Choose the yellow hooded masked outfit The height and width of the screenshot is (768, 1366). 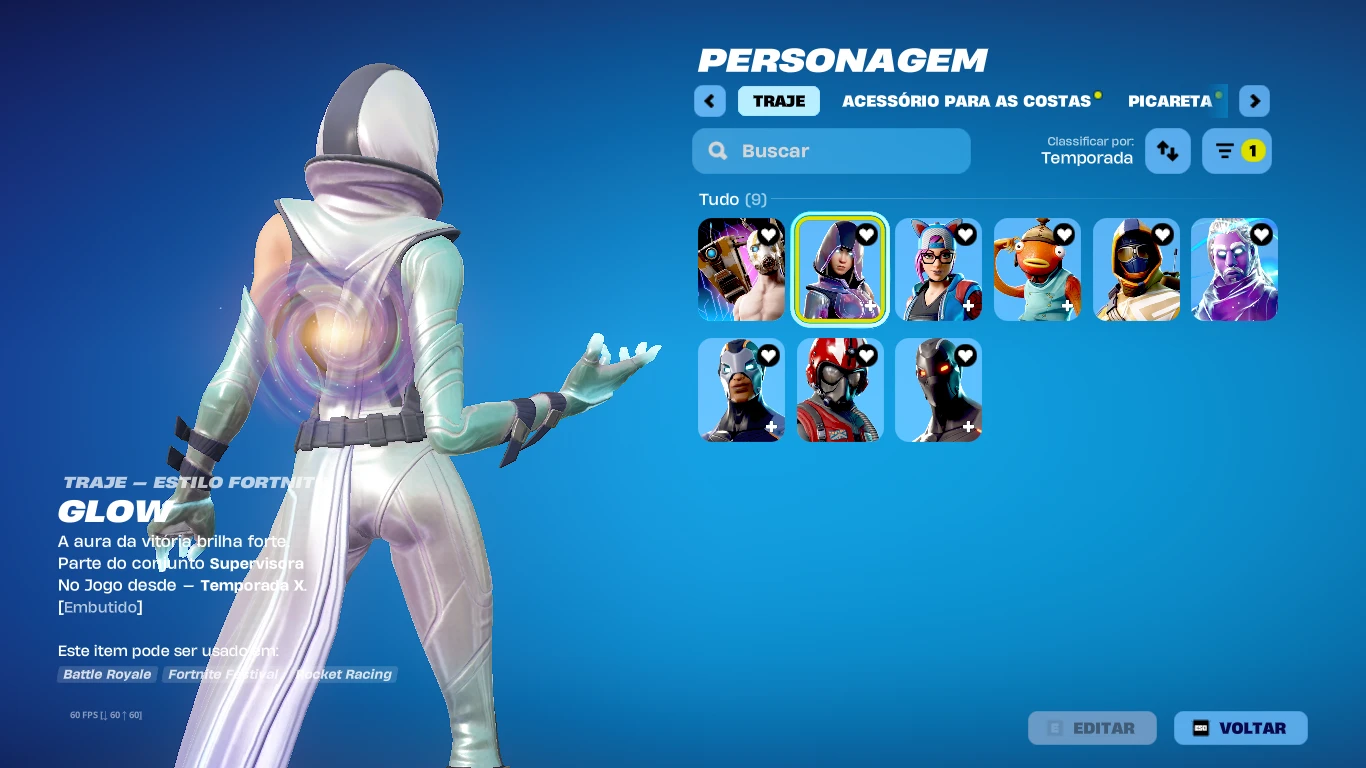(1136, 270)
